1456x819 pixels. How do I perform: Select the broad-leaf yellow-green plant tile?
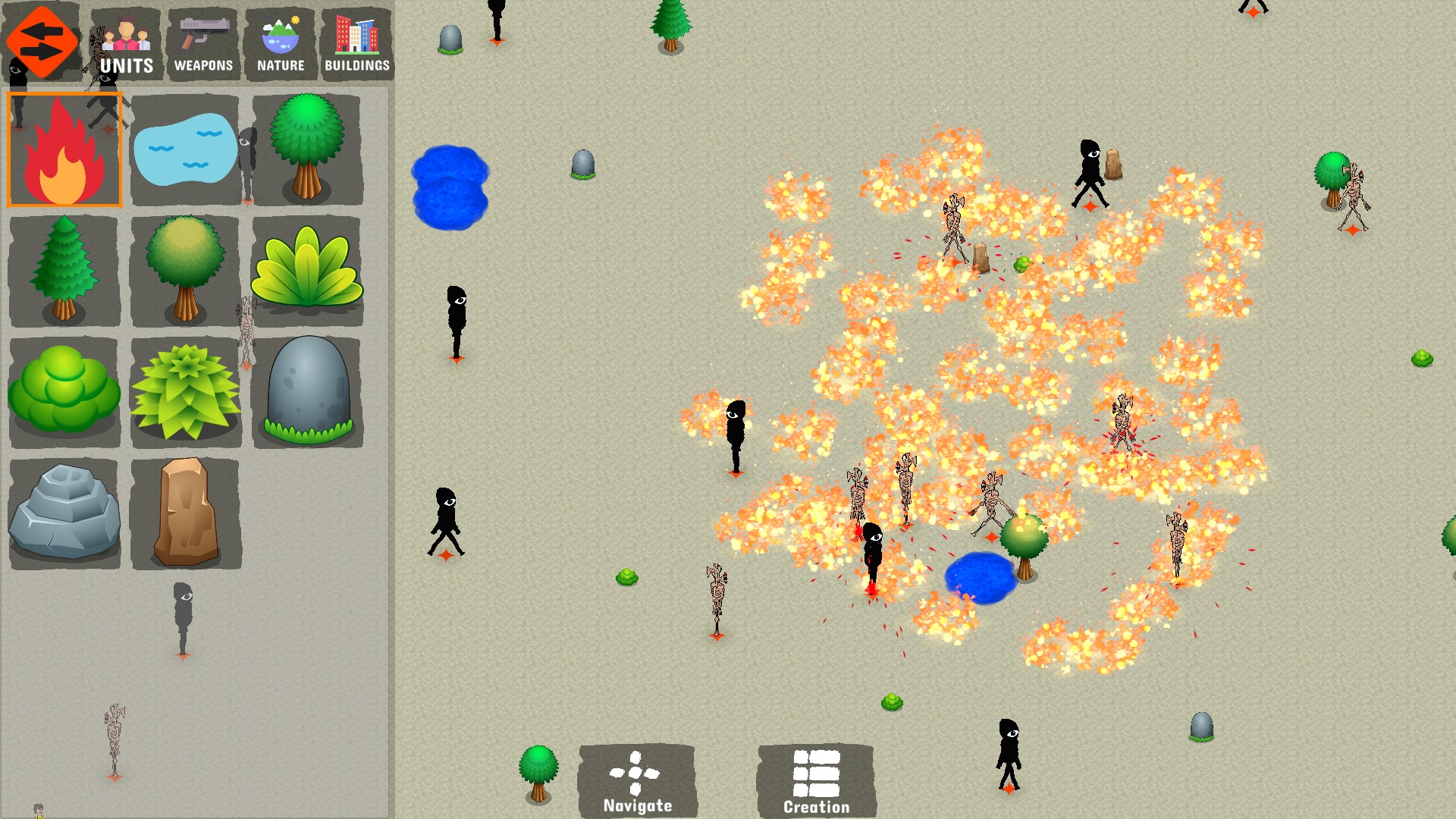[x=307, y=271]
